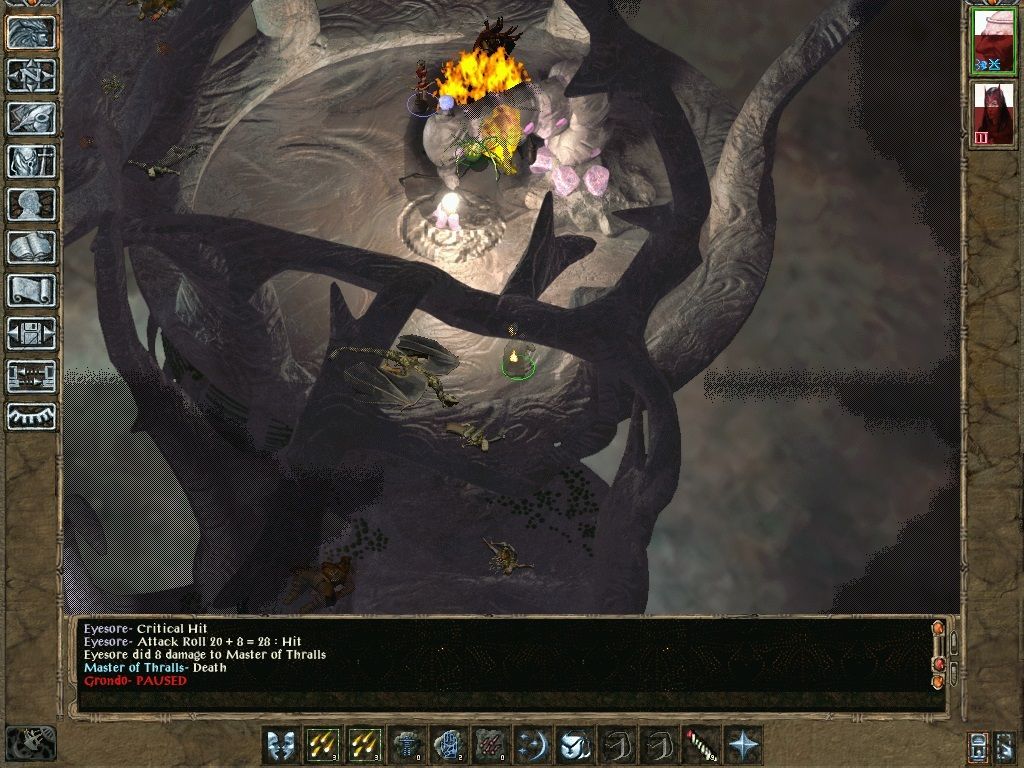Return to game via stone face button

point(31,32)
